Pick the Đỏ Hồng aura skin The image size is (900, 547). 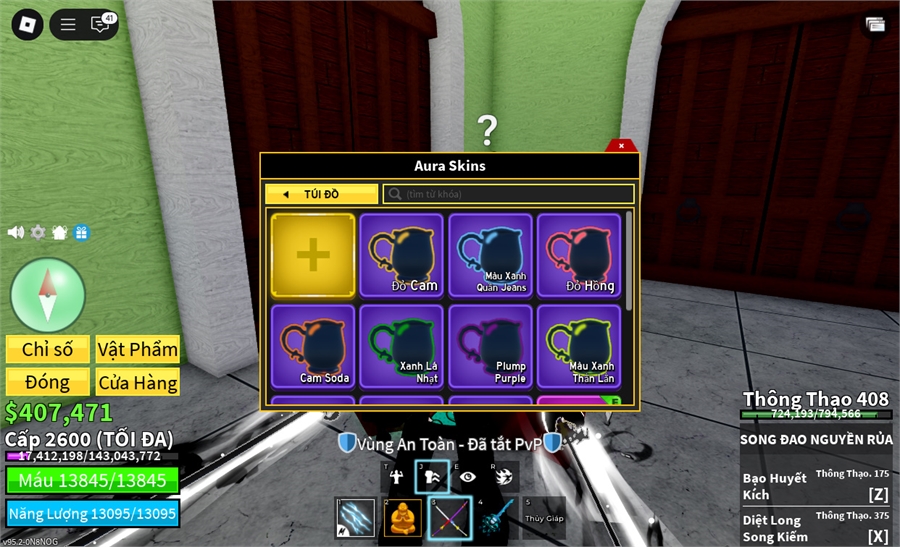point(579,255)
